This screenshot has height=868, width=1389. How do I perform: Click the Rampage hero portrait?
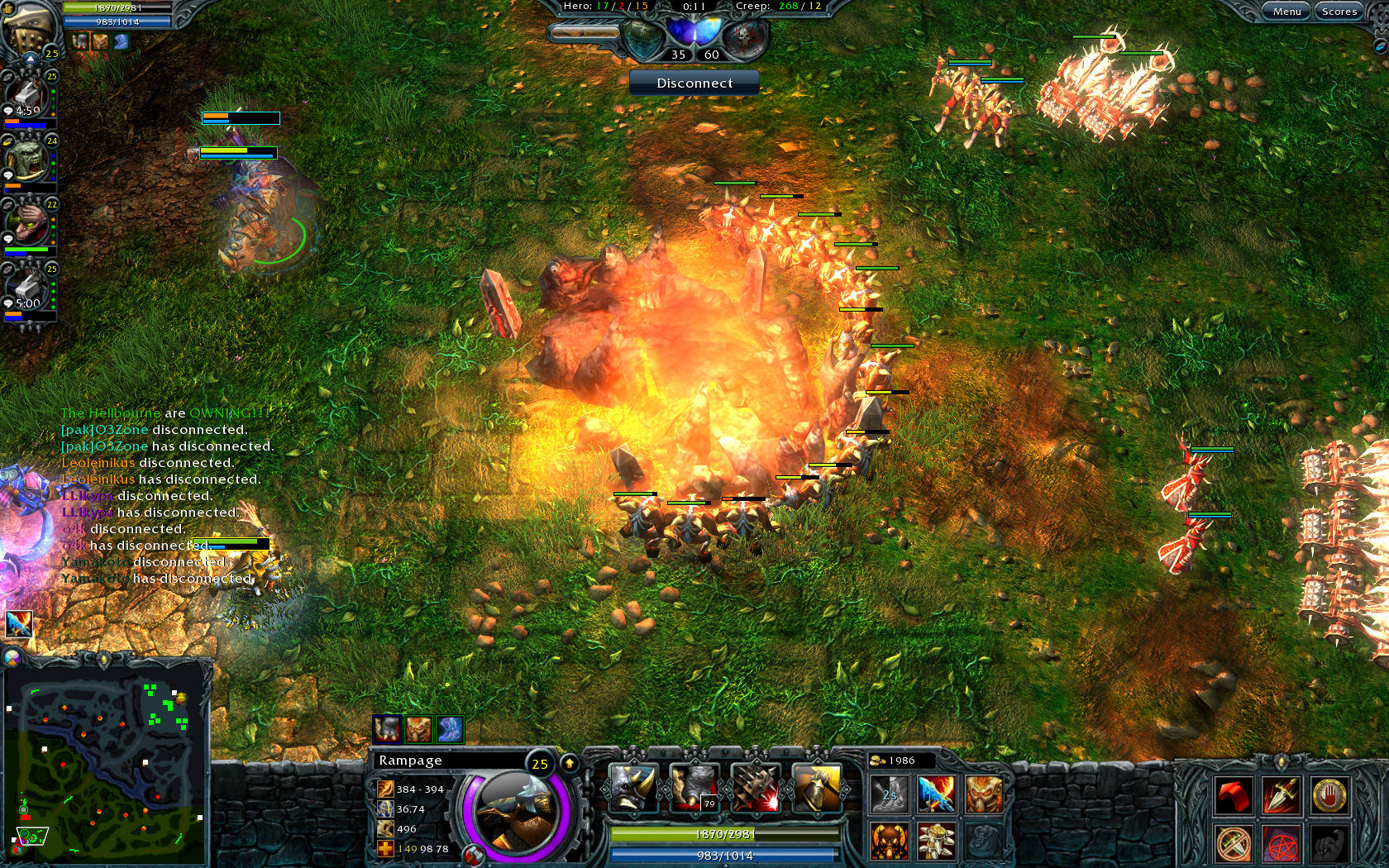(x=515, y=810)
